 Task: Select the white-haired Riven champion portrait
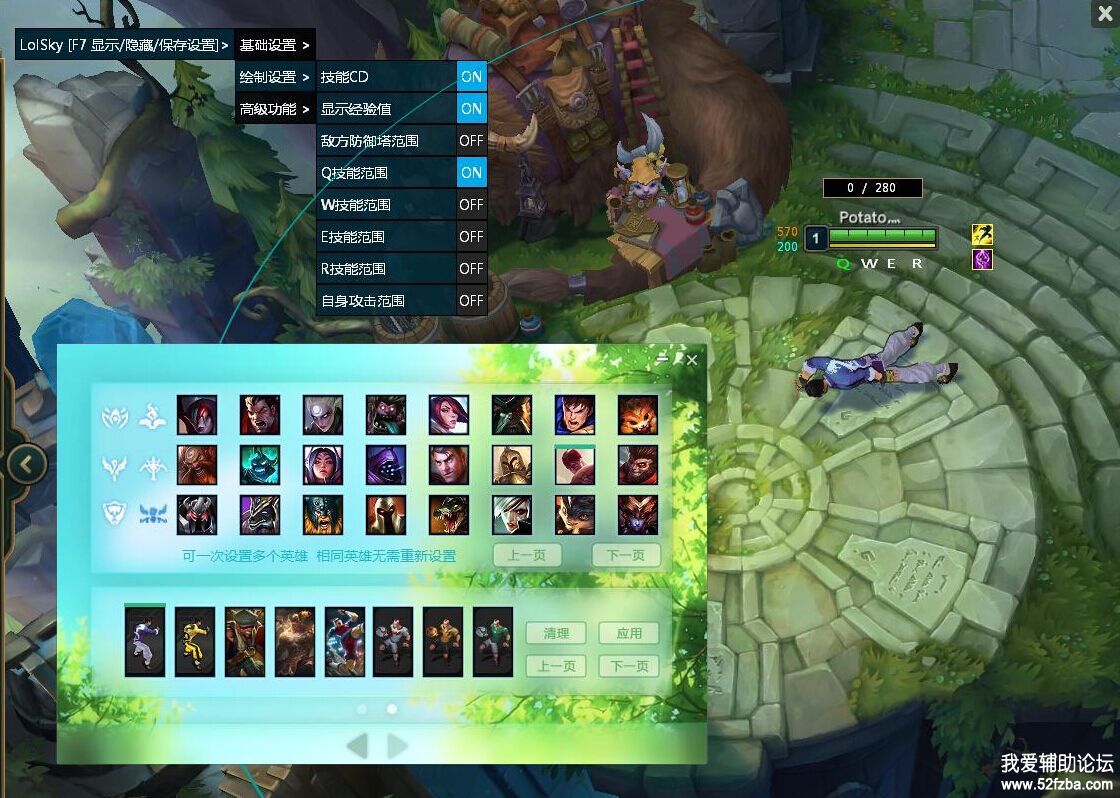(512, 515)
